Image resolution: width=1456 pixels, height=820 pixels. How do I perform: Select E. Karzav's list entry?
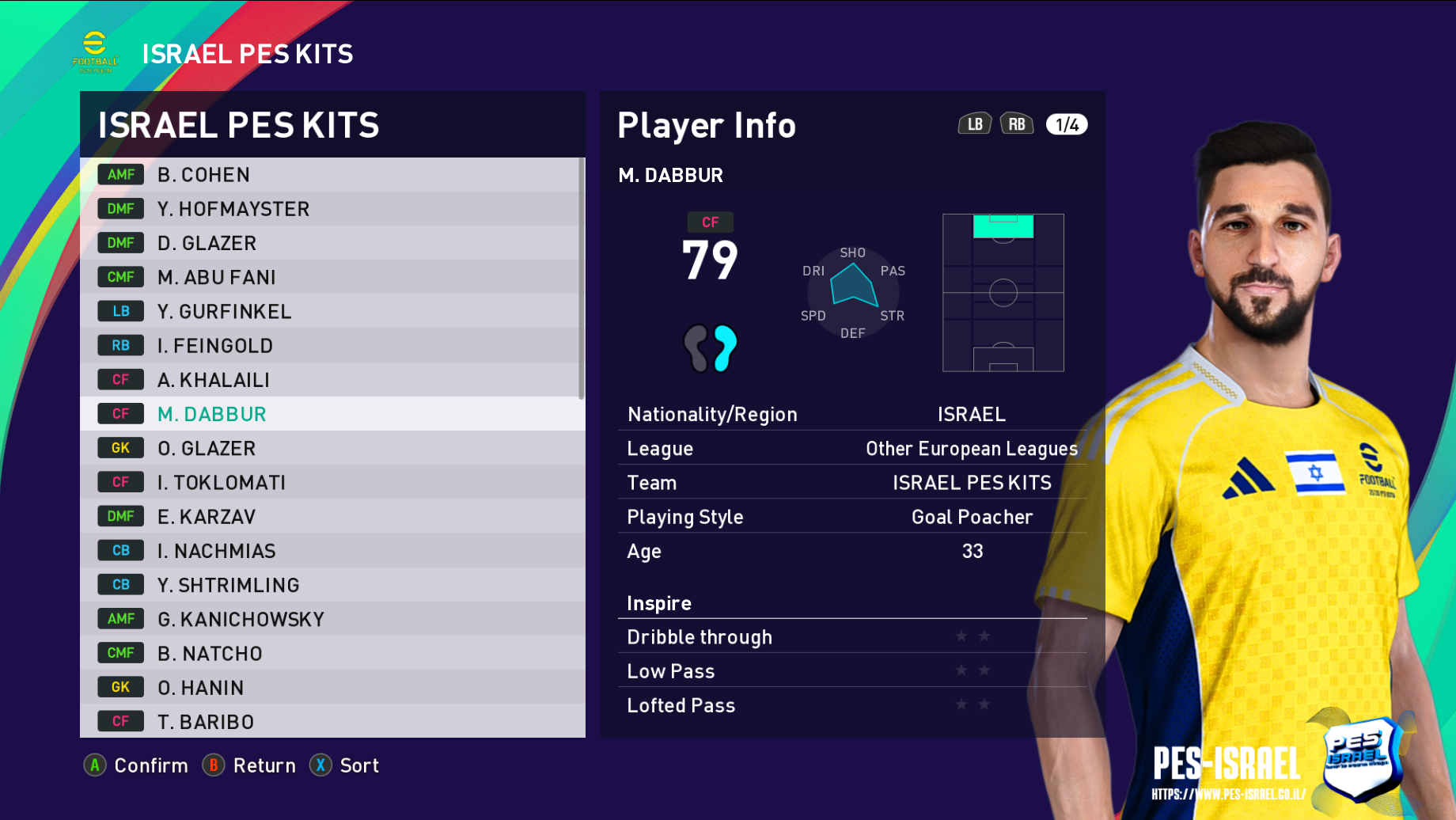coord(332,517)
